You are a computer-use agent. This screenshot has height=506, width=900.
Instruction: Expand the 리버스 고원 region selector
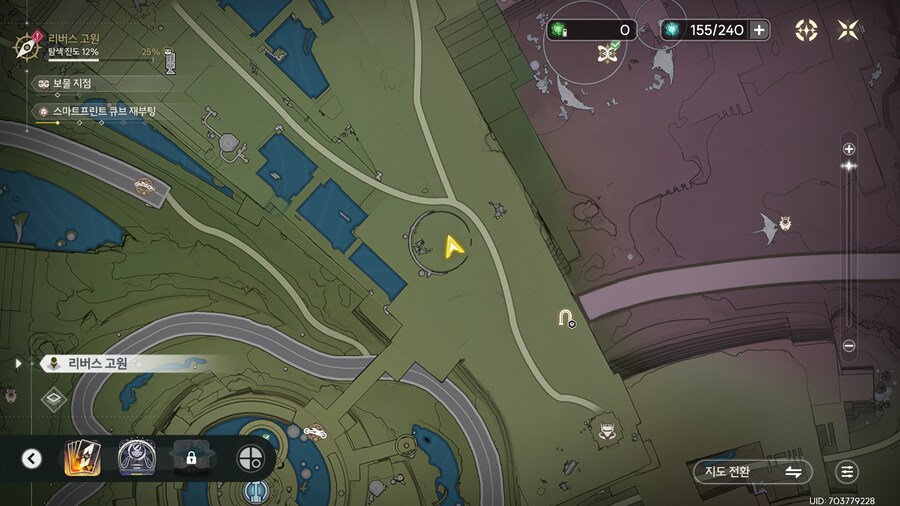(x=19, y=364)
